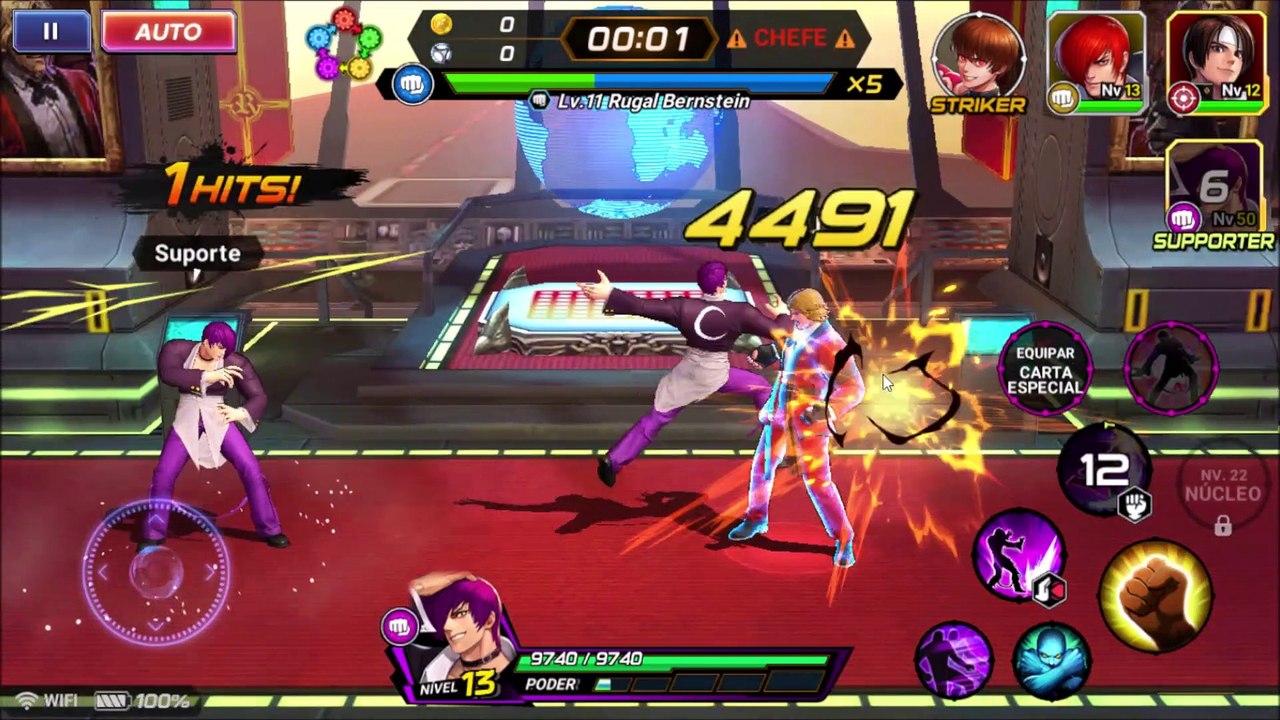1280x720 pixels.
Task: Activate the blue guard skill
Action: tap(1050, 660)
